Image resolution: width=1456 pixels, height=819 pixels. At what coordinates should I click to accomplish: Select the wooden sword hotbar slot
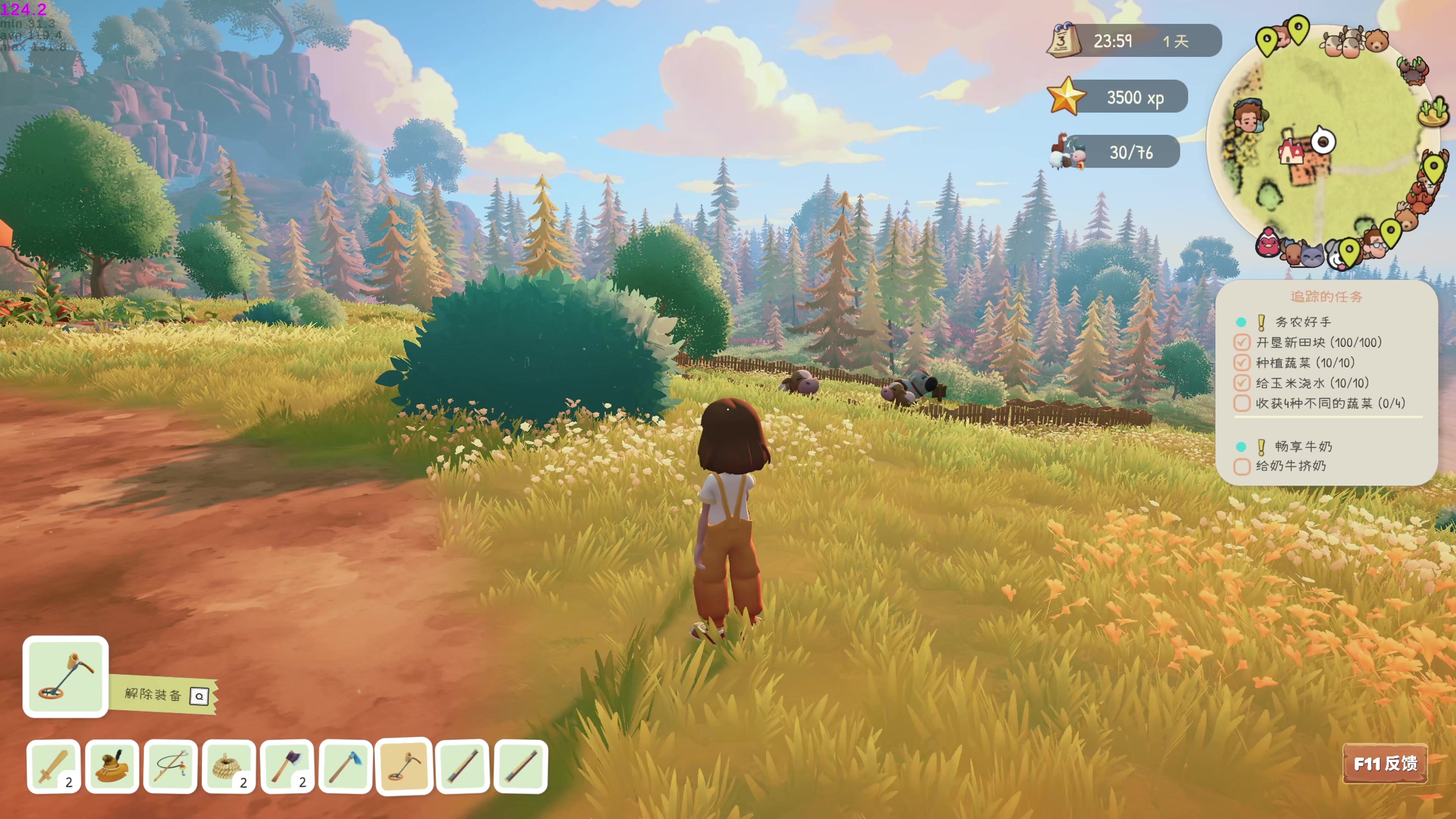point(54,766)
